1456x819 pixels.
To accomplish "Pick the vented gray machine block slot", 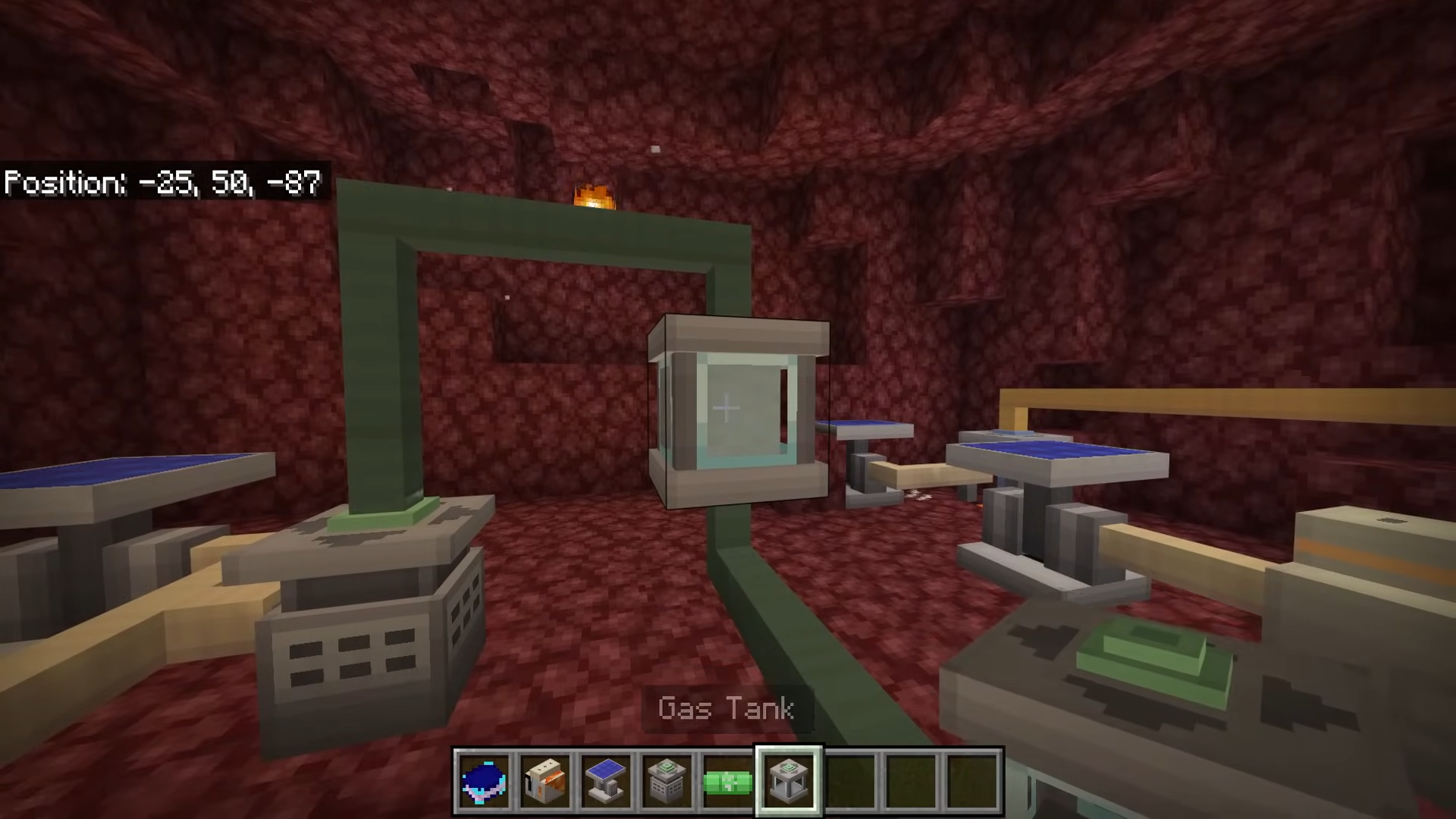I will click(667, 782).
